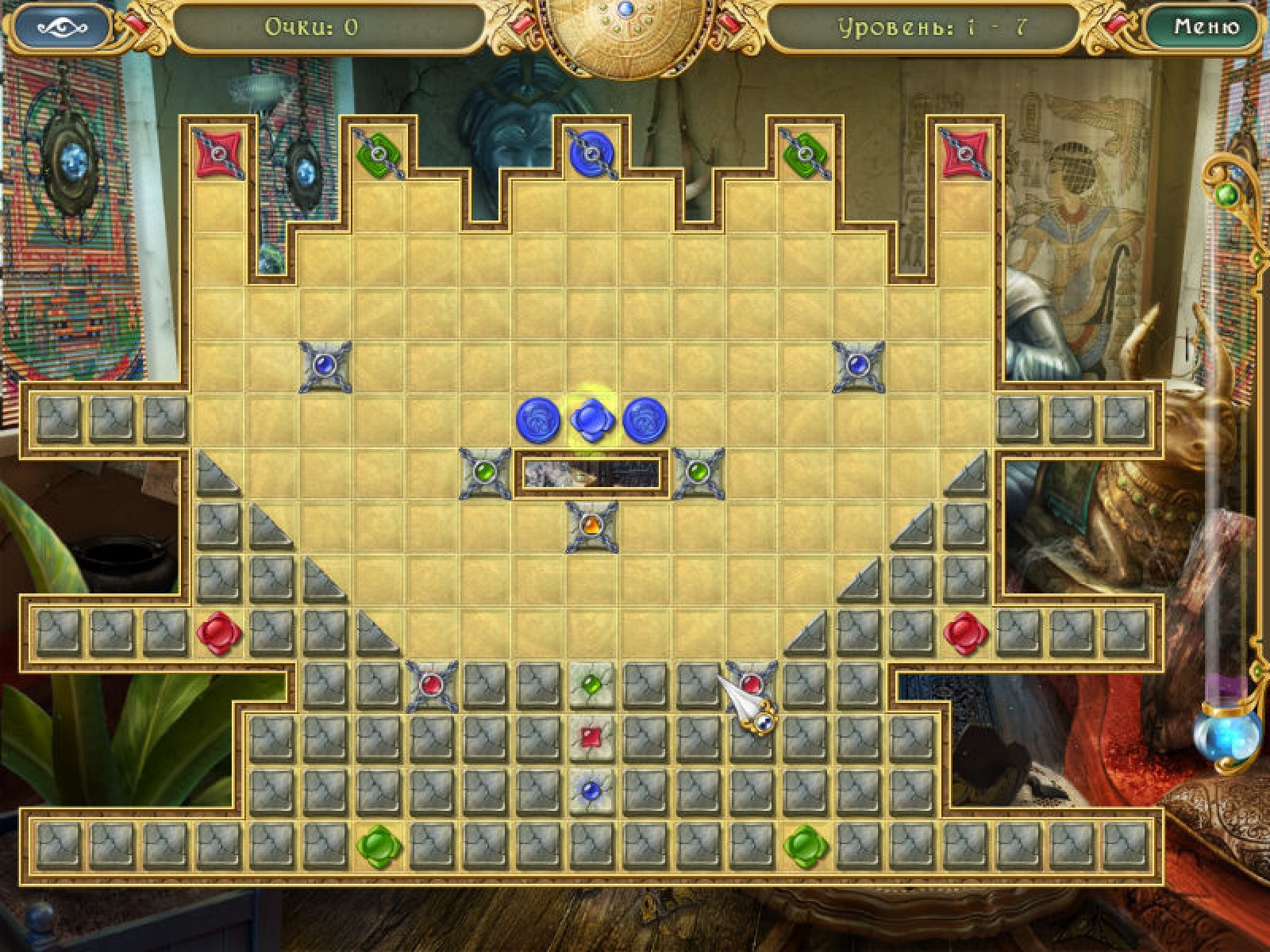Pick the chained blue chip at the top
The height and width of the screenshot is (952, 1270).
(x=592, y=152)
